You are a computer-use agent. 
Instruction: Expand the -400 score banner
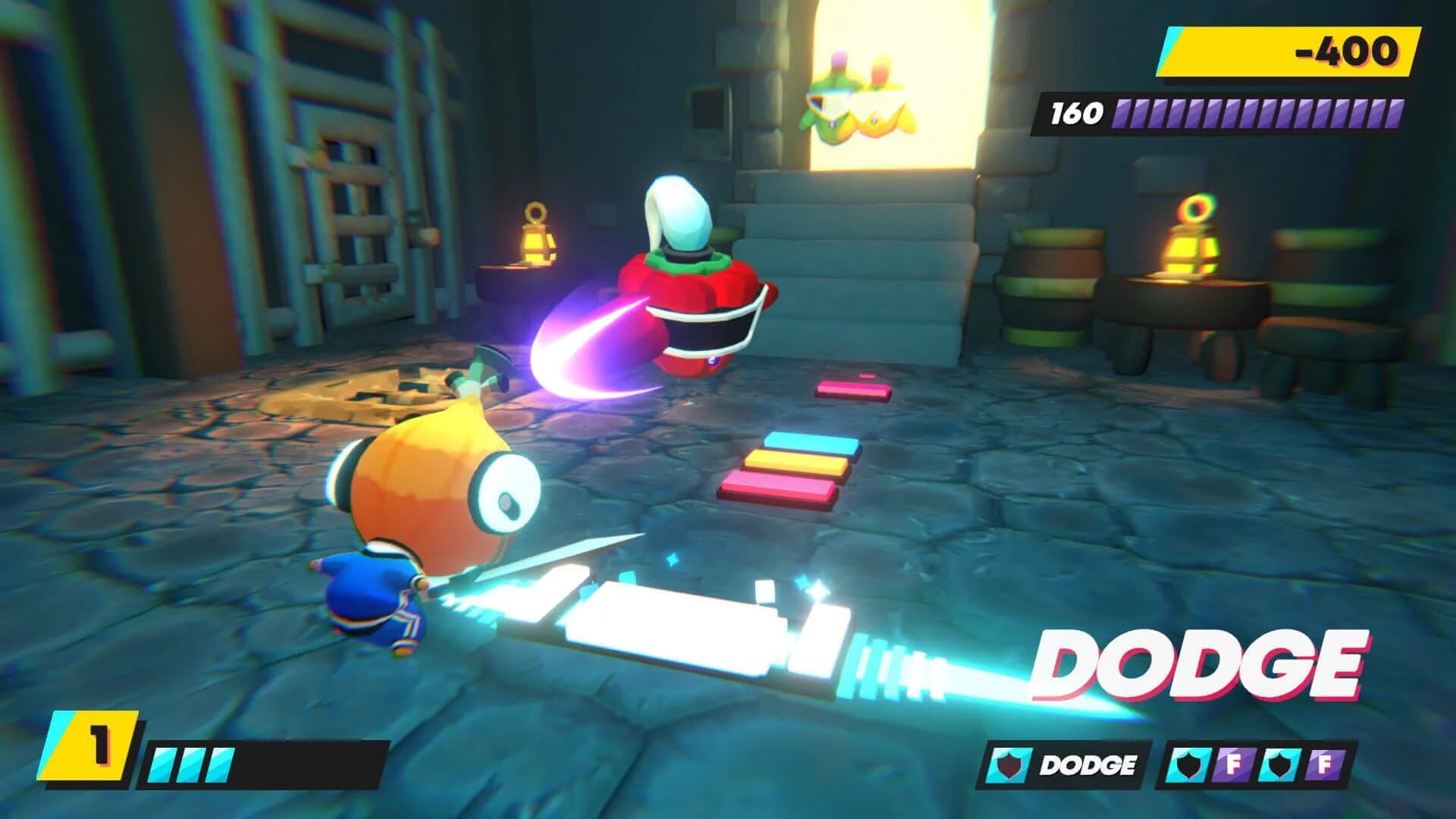tap(1289, 53)
